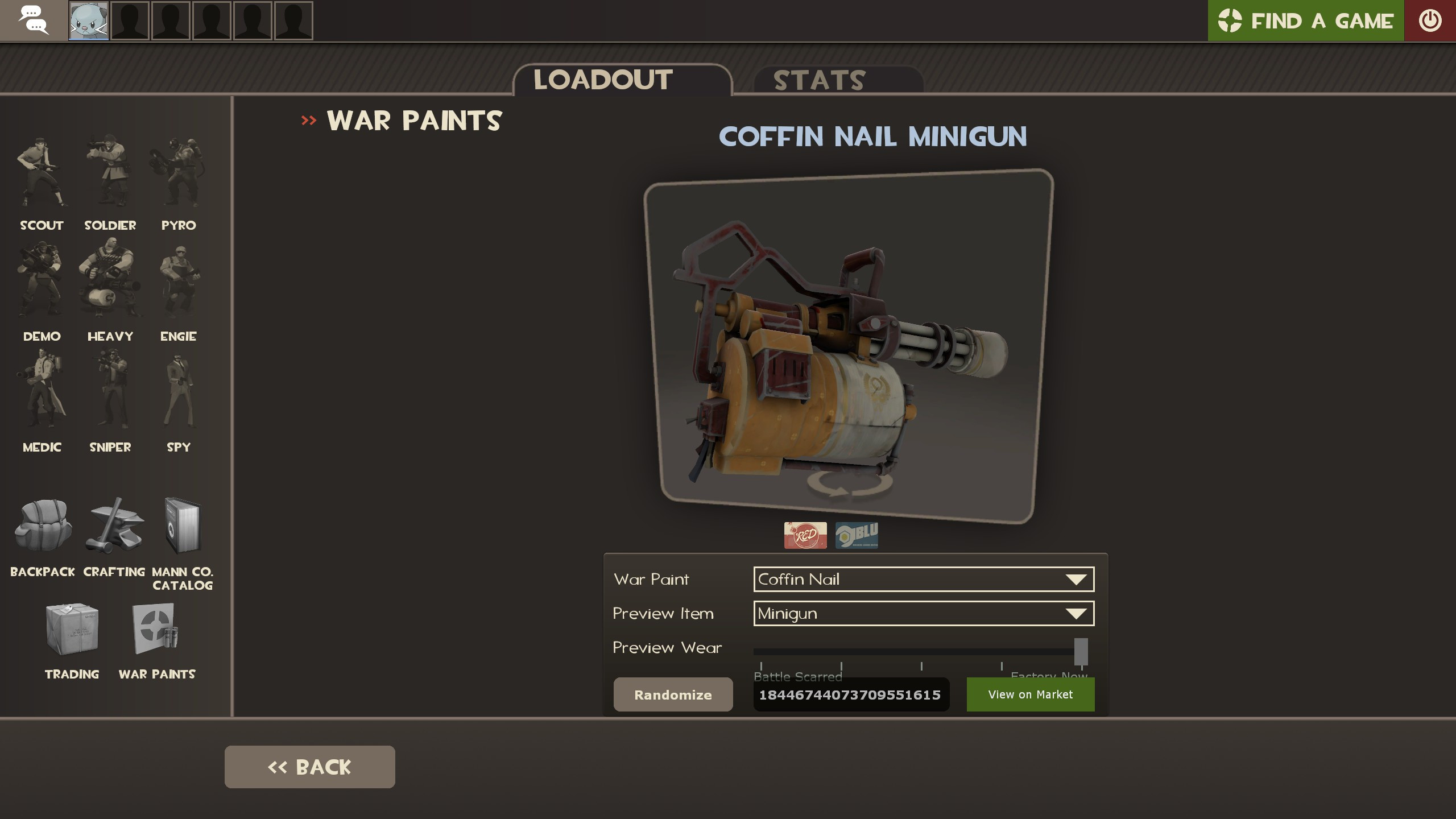Open the Preview Item dropdown showing Minigun

(923, 614)
